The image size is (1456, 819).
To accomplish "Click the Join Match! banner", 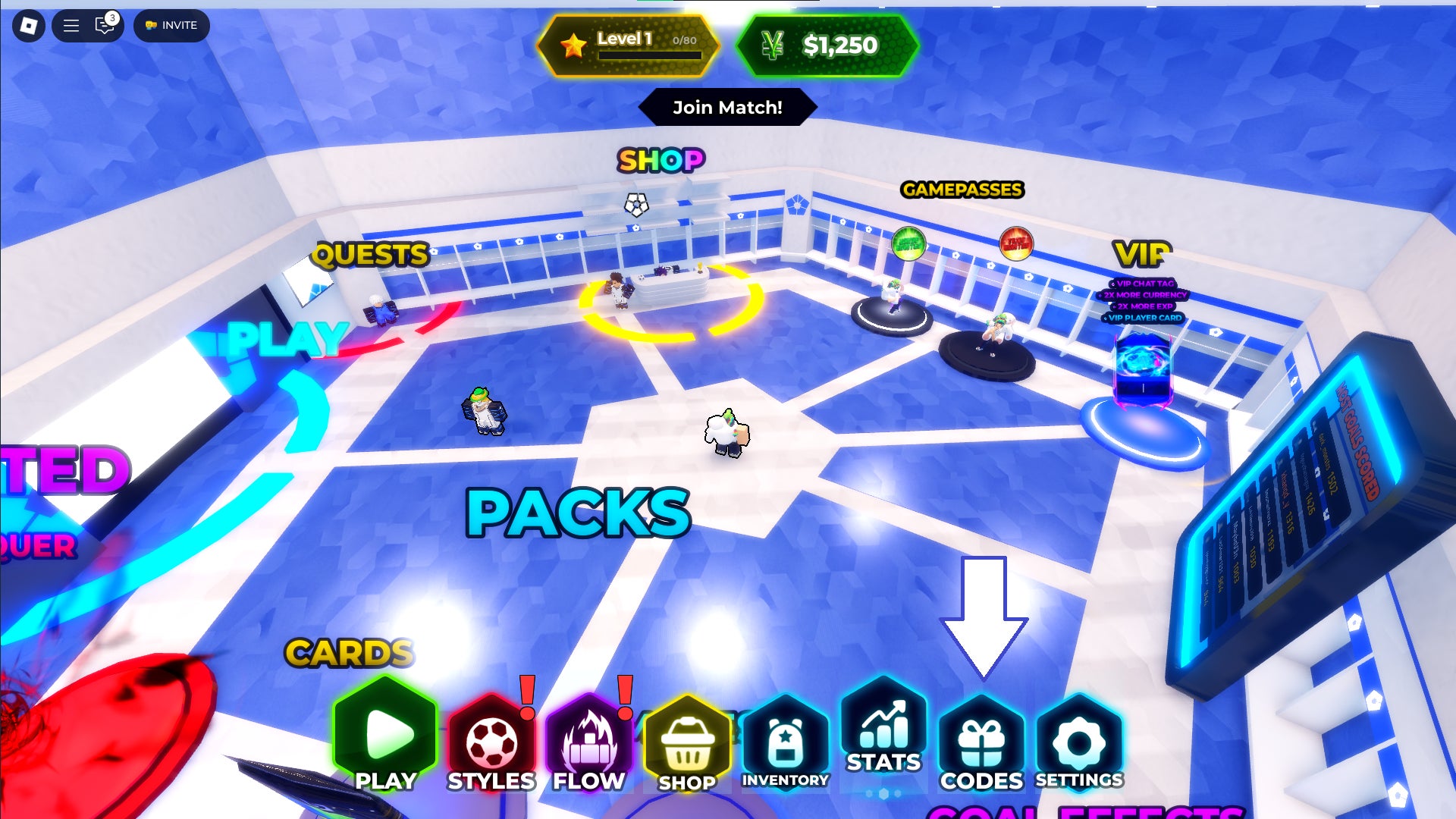I will [728, 107].
